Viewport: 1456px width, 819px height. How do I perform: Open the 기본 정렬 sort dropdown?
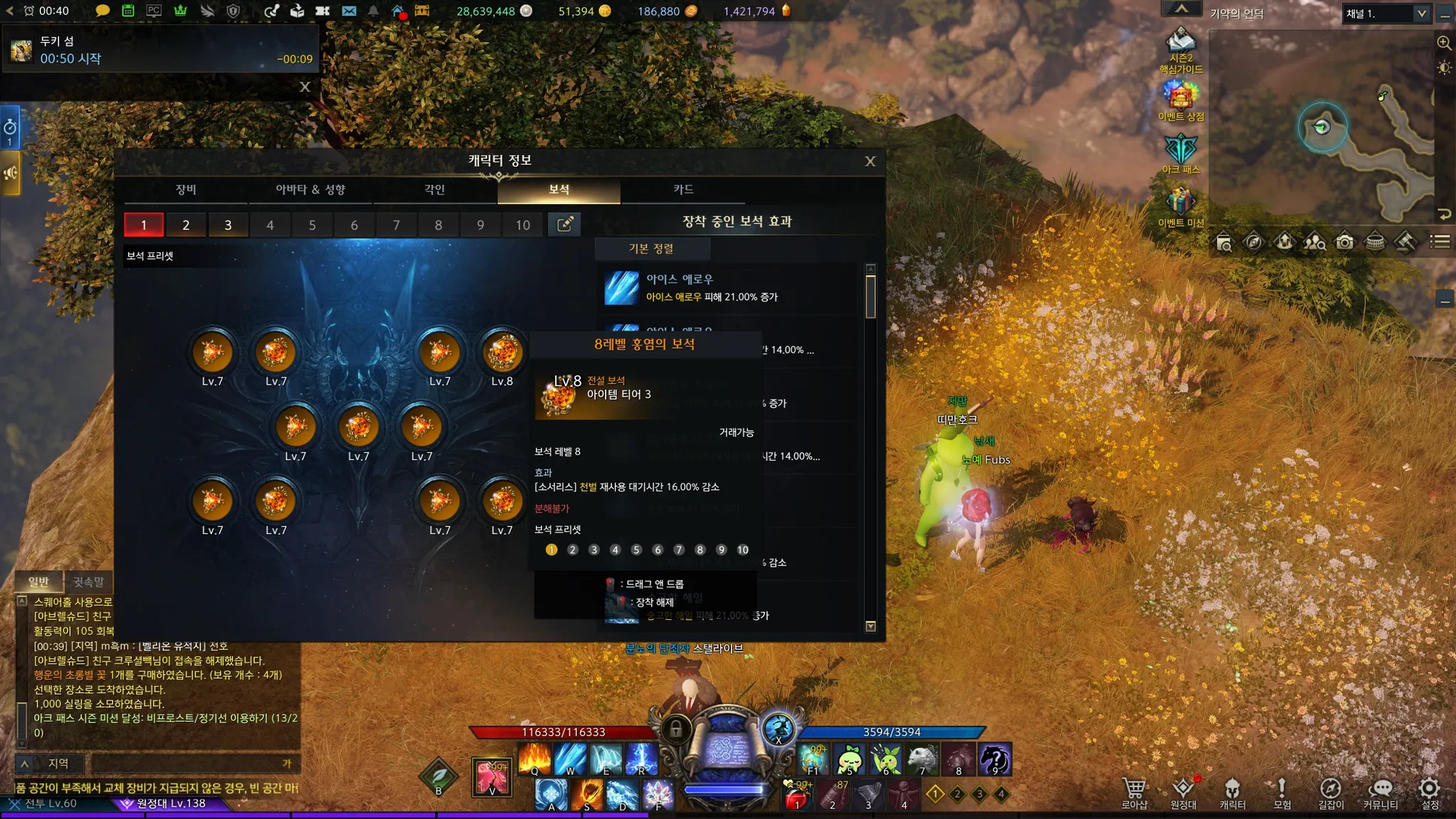pyautogui.click(x=651, y=249)
